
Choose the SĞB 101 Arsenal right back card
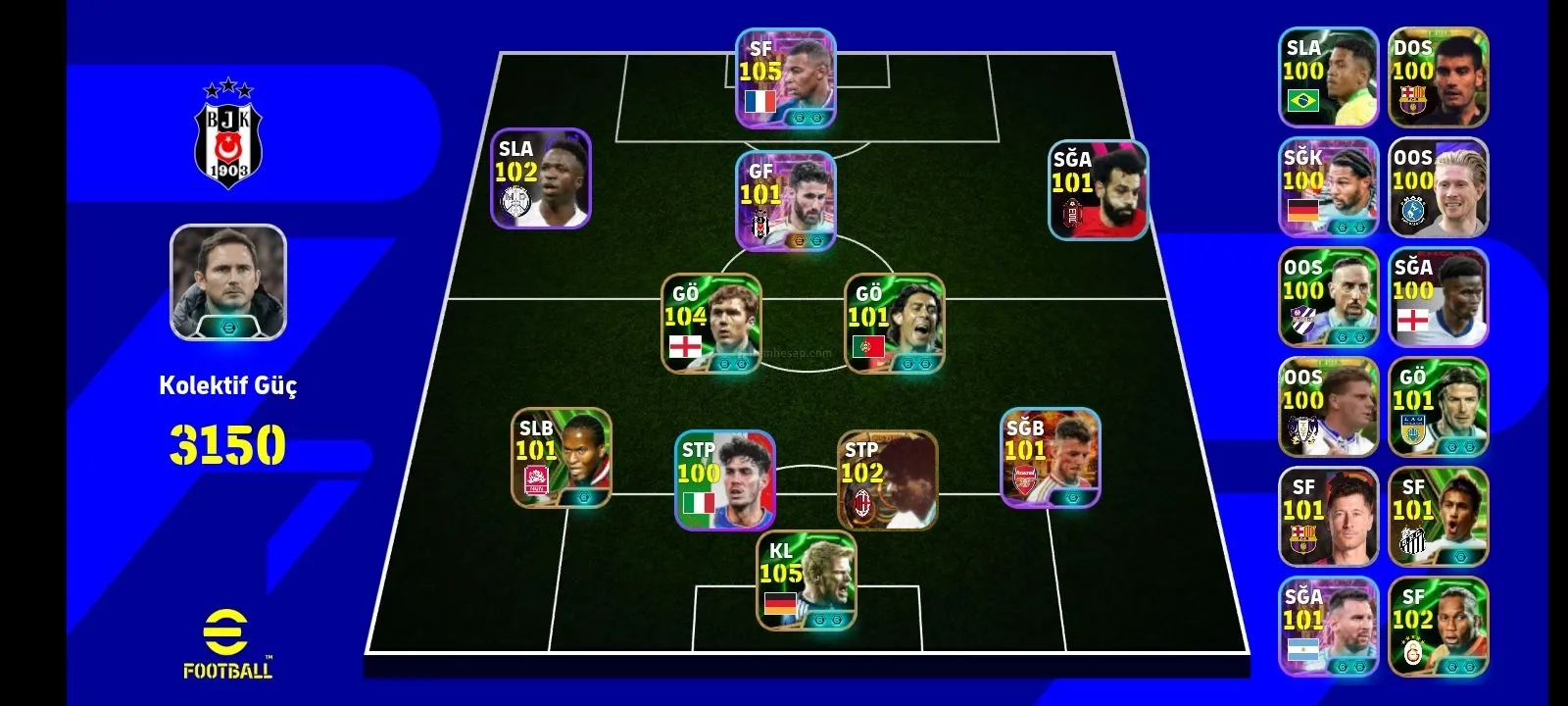pos(1051,458)
